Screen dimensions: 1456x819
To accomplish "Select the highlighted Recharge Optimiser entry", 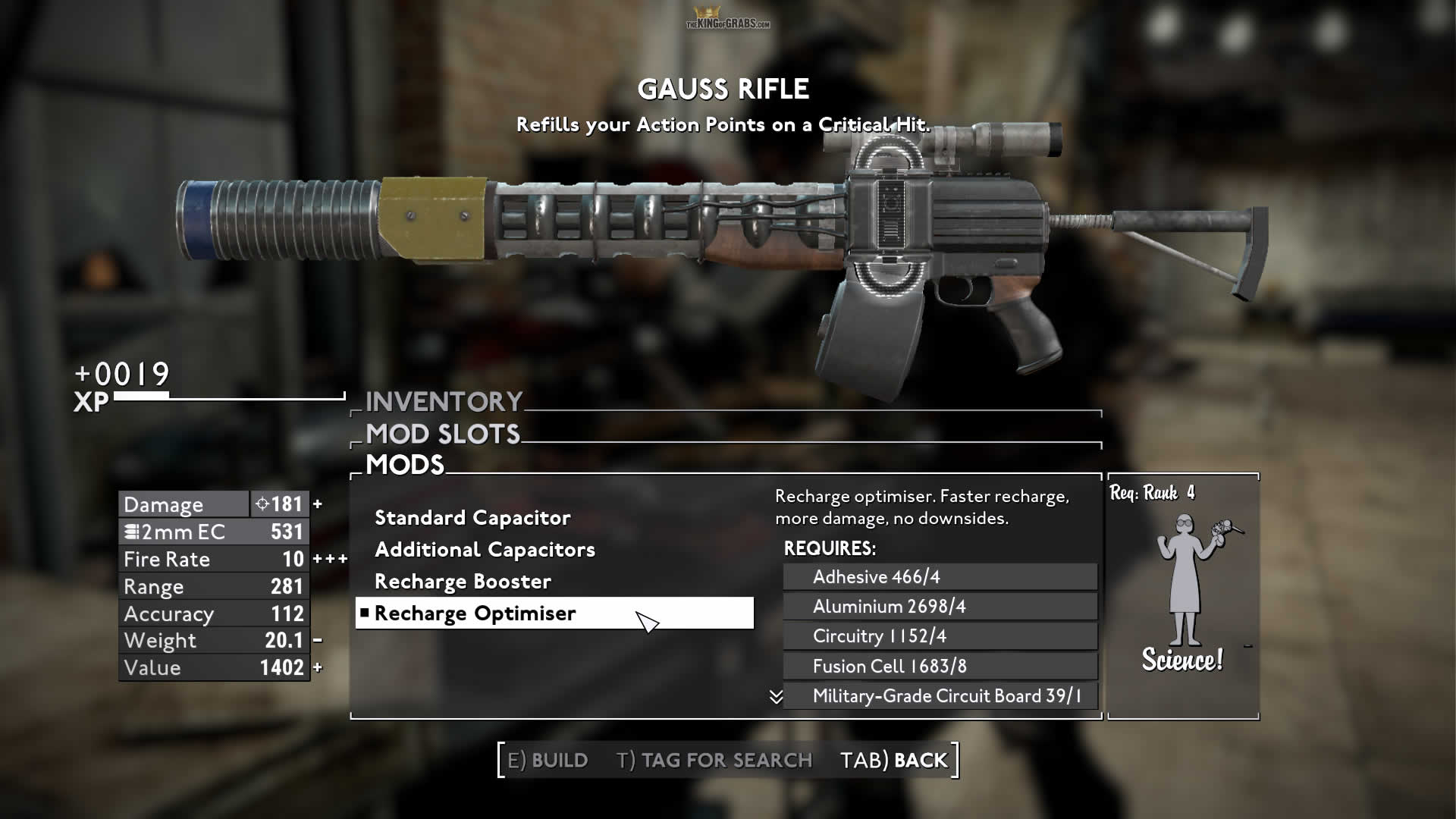I will click(554, 613).
